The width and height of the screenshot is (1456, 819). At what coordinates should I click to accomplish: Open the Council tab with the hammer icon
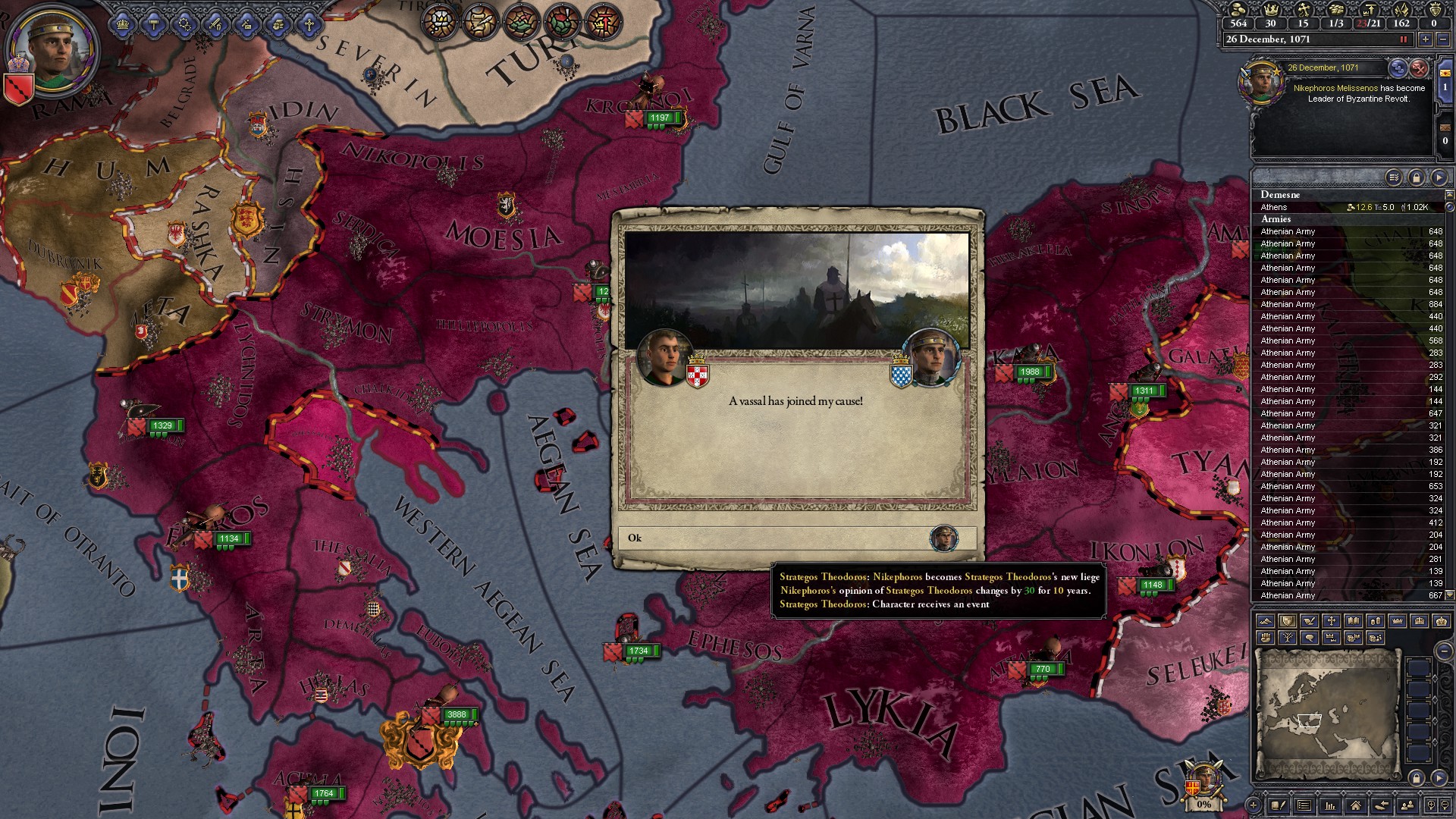153,25
